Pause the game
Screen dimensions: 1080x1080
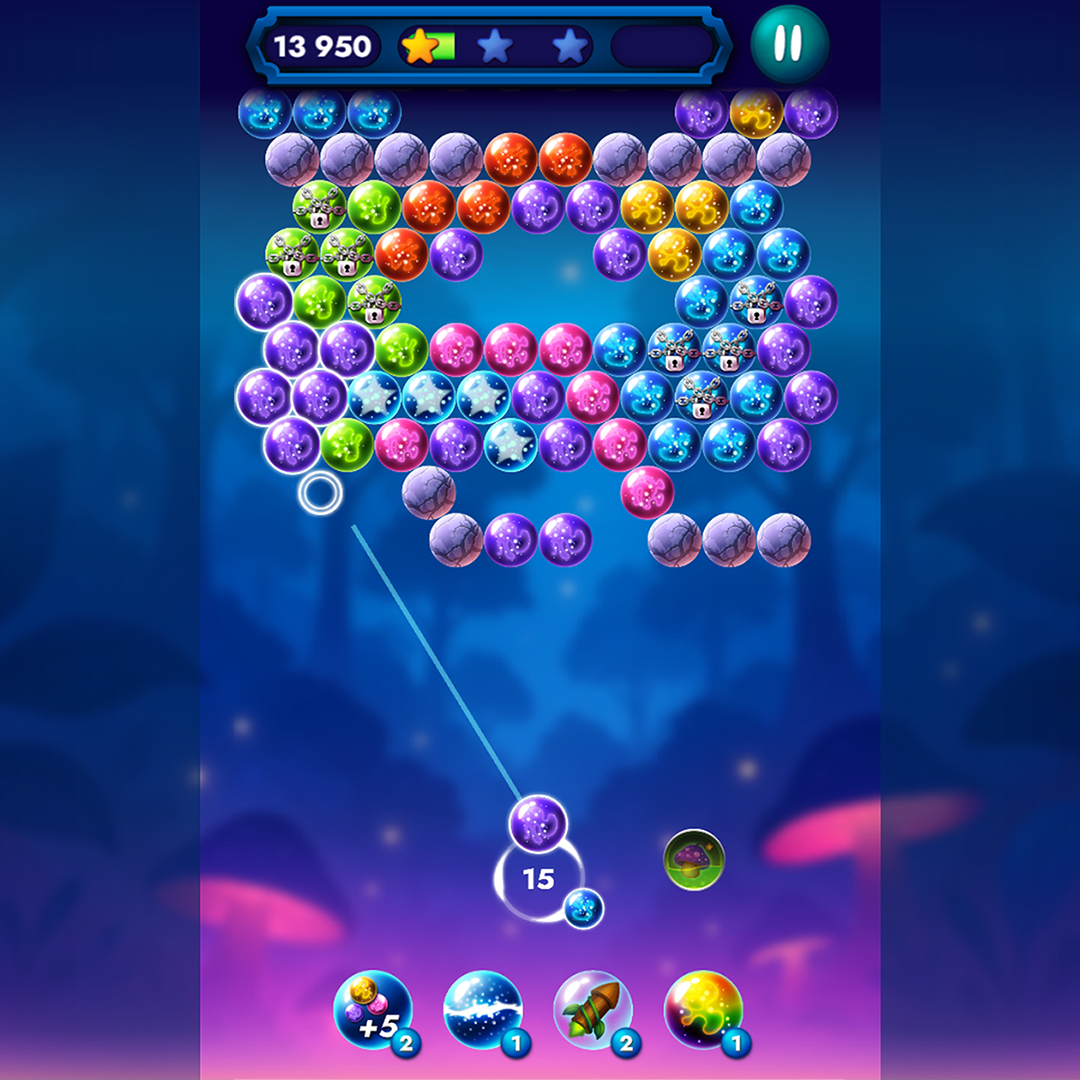pos(789,44)
